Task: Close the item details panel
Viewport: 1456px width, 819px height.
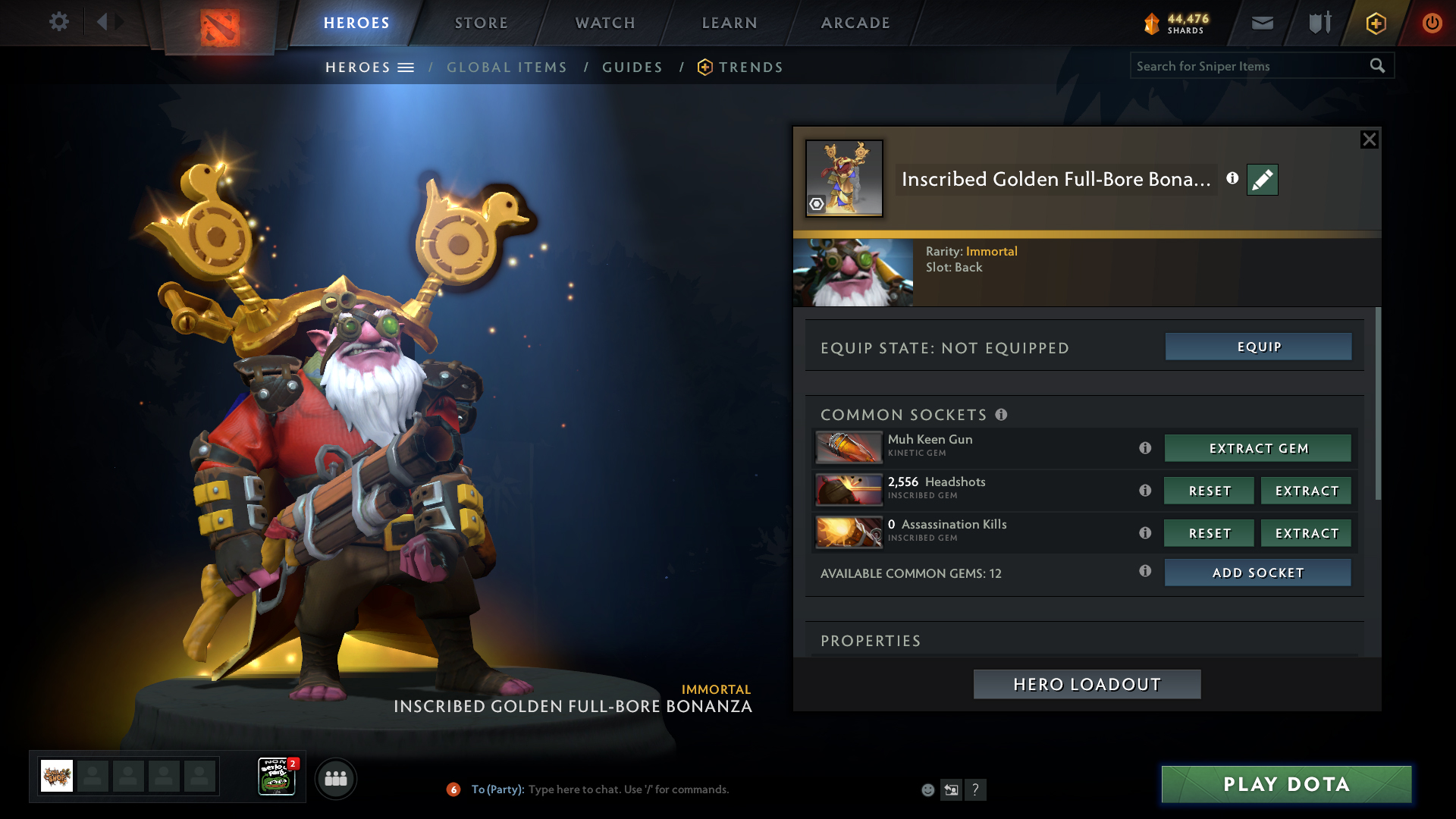Action: click(x=1369, y=140)
